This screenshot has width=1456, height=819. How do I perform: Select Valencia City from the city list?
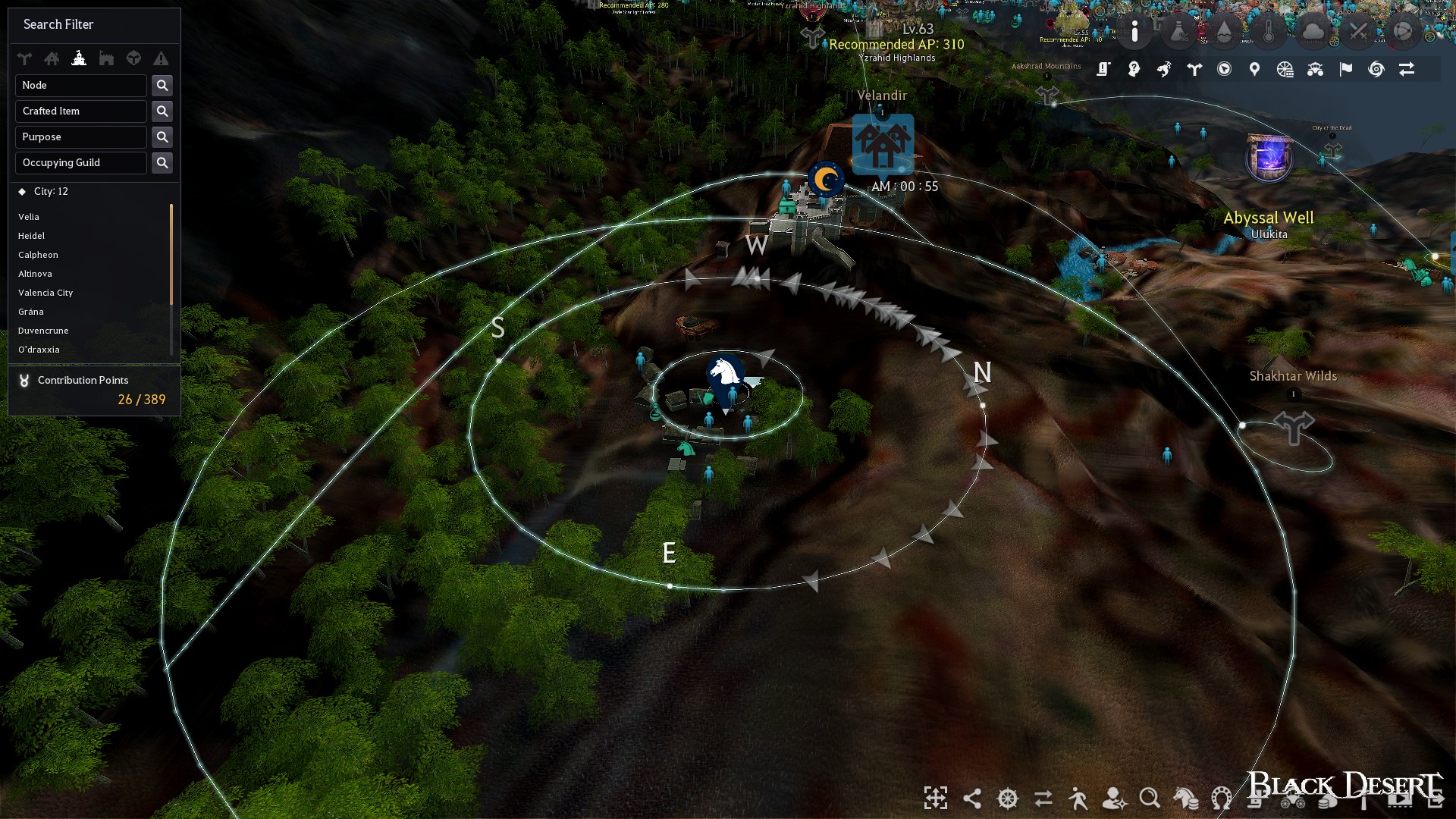coord(45,293)
